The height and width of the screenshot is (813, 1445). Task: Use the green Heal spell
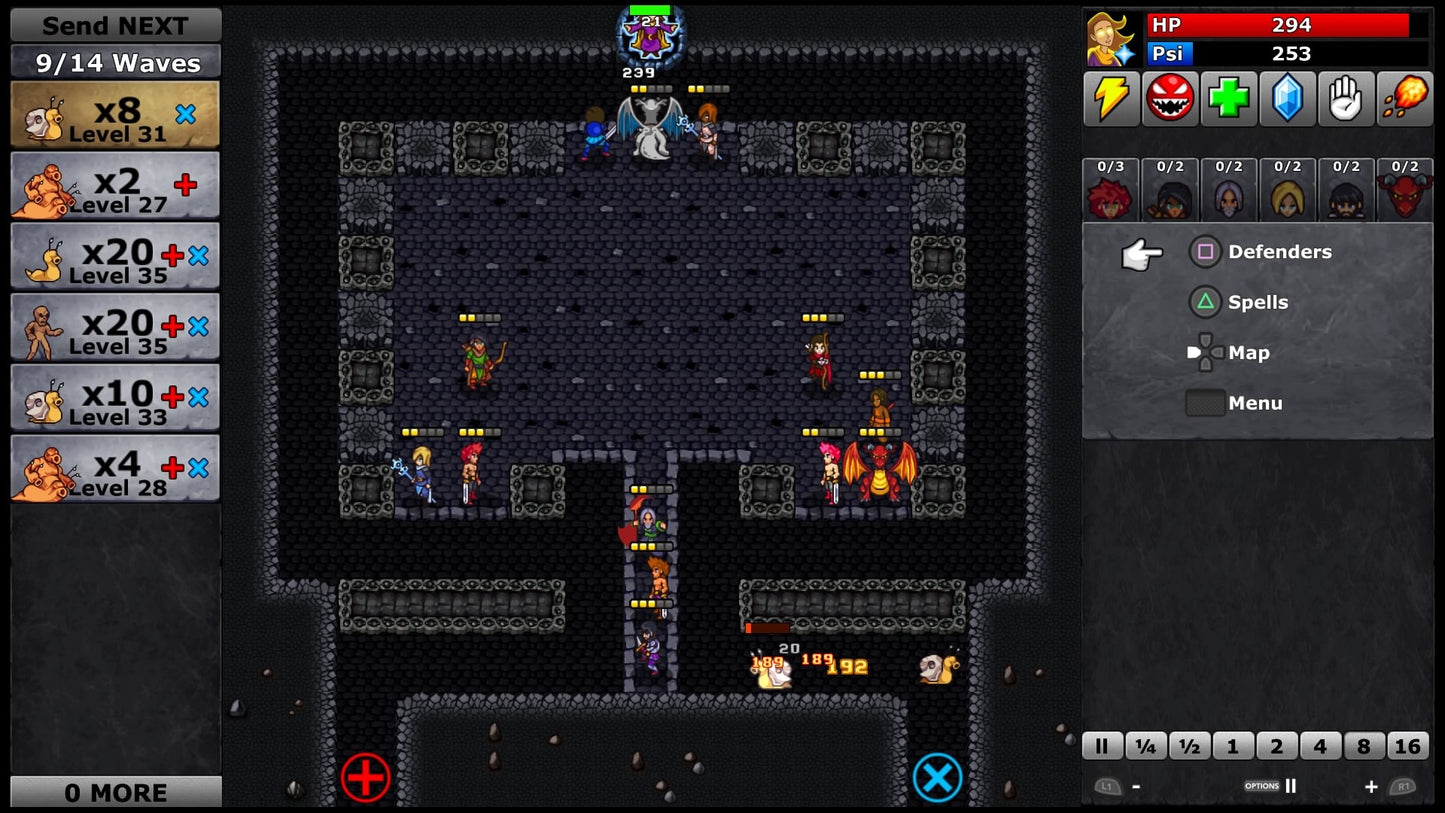click(1228, 97)
